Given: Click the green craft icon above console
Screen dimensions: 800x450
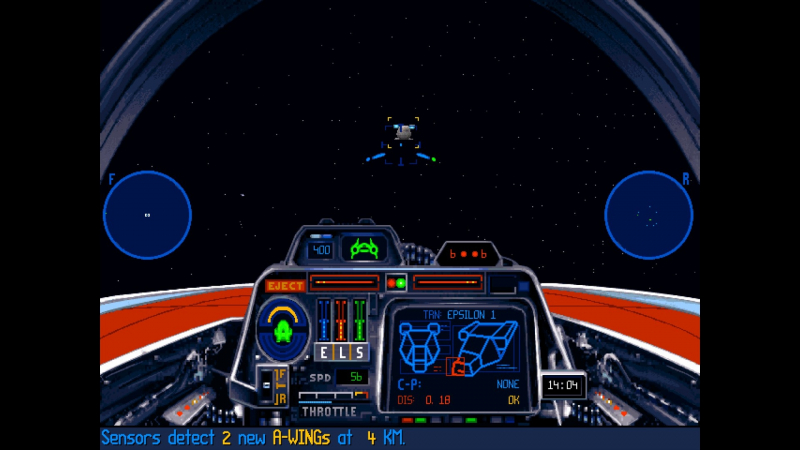Looking at the screenshot, I should tap(363, 248).
